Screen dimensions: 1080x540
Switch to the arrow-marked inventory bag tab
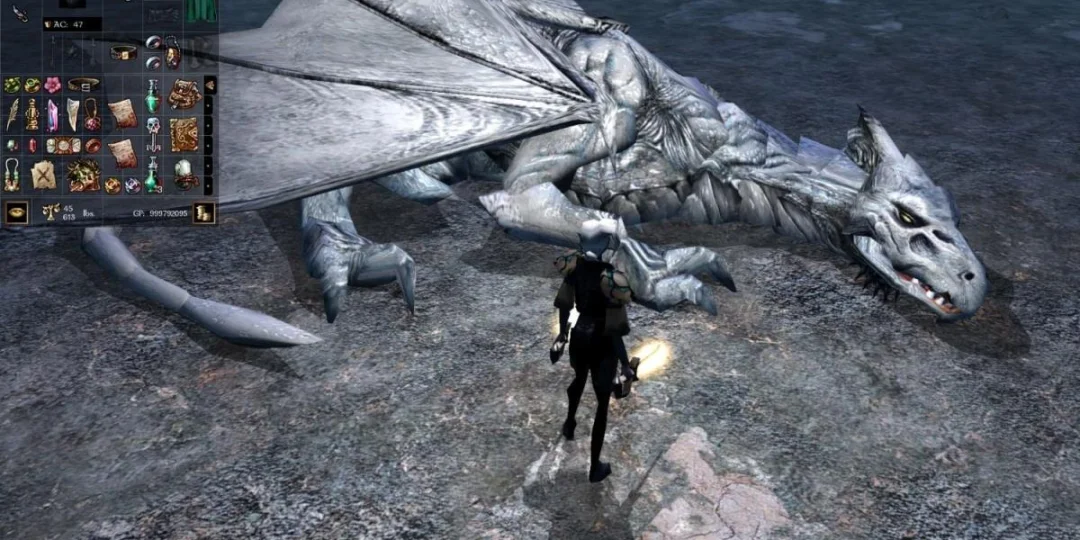[x=209, y=85]
